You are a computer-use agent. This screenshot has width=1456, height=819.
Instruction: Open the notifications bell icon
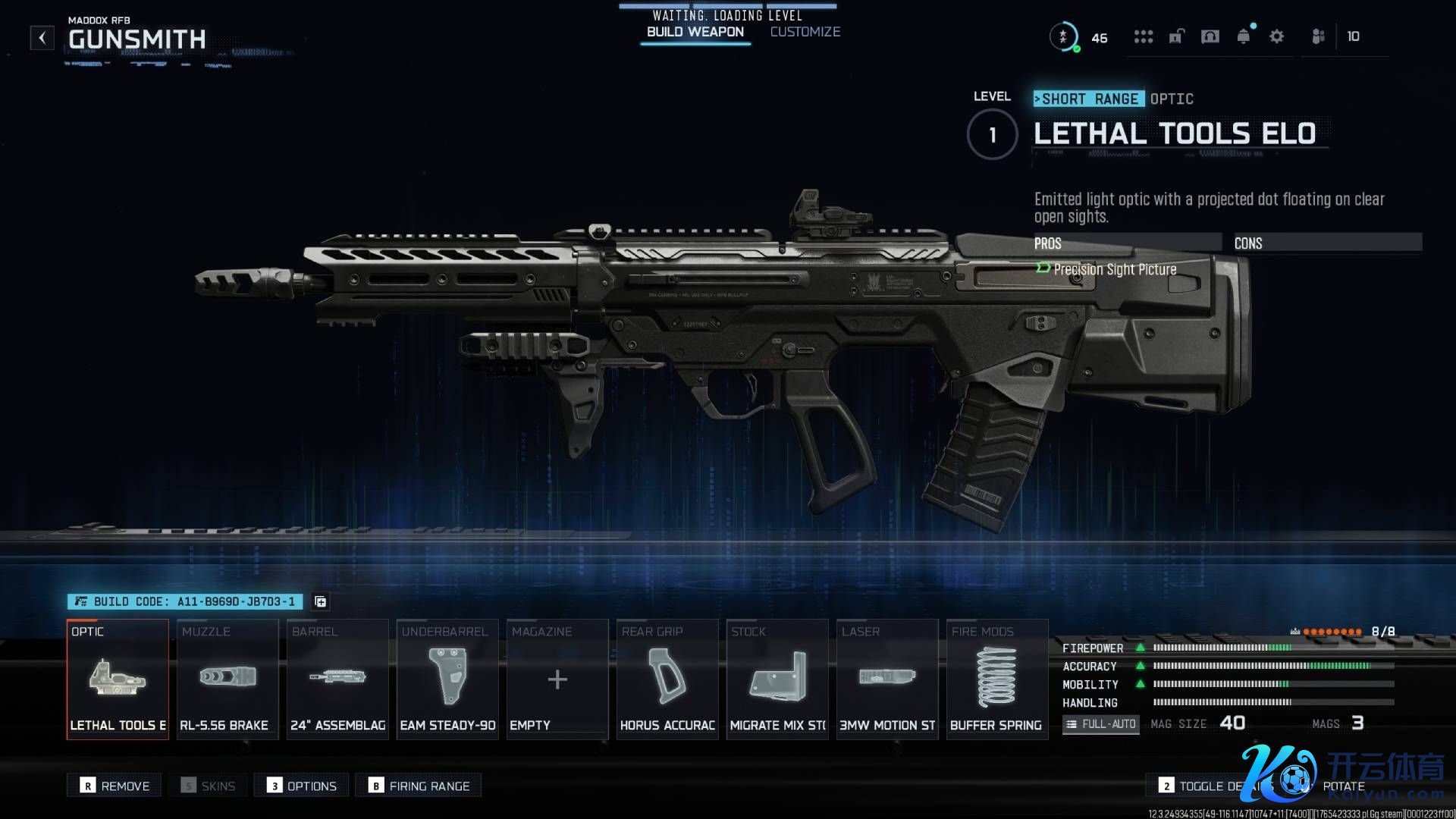pyautogui.click(x=1243, y=36)
